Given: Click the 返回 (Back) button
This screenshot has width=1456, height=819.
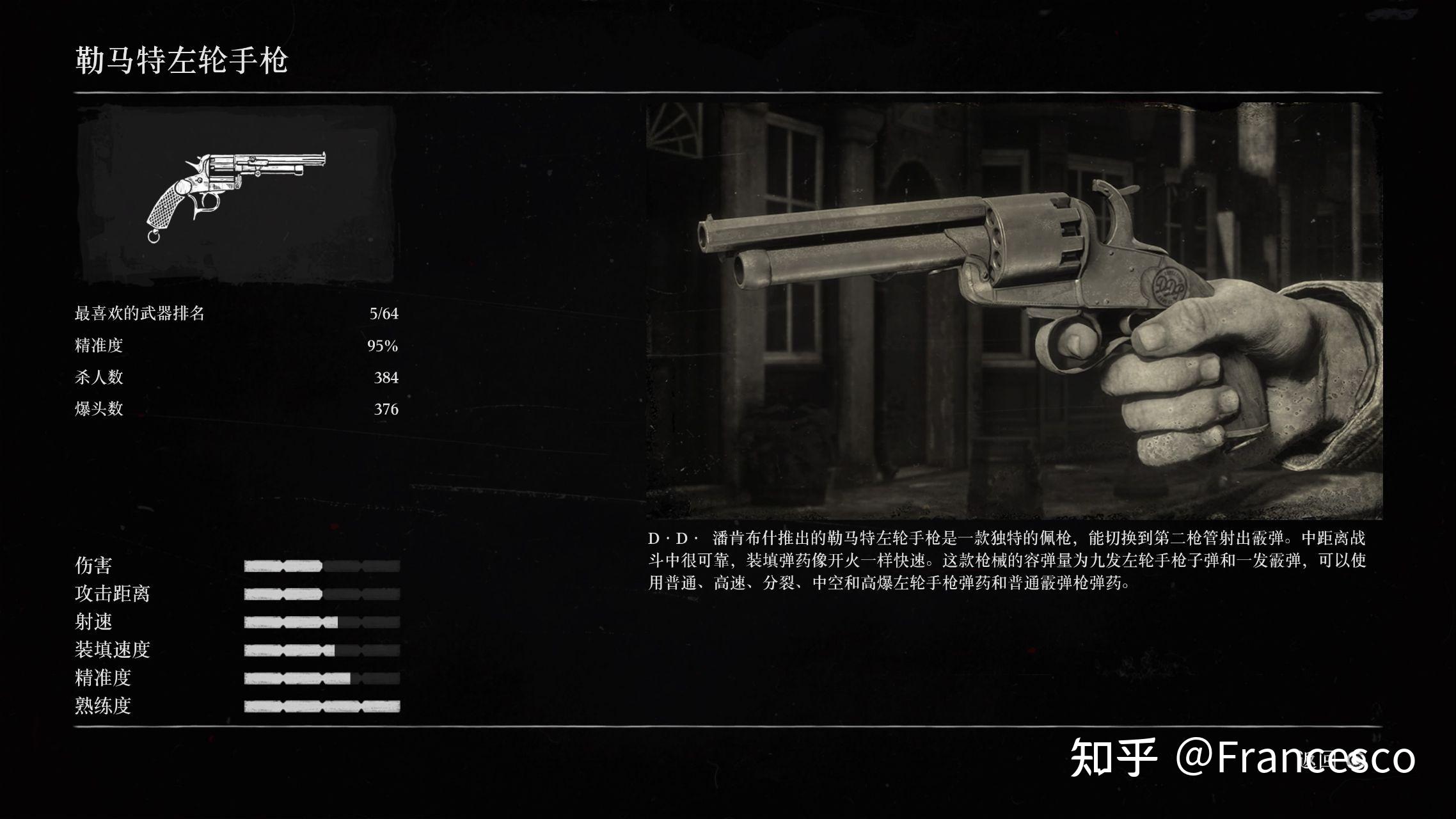Looking at the screenshot, I should [x=1332, y=759].
